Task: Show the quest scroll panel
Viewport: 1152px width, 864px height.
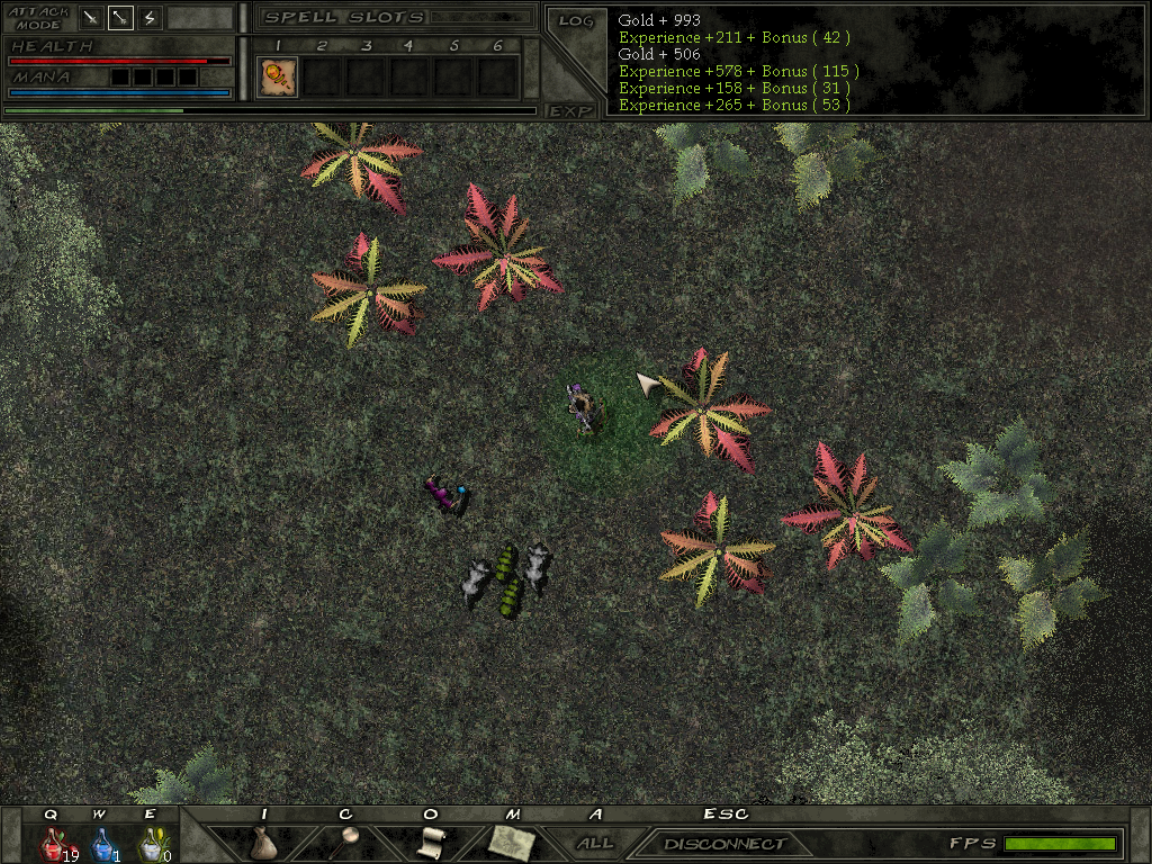Action: pos(430,842)
